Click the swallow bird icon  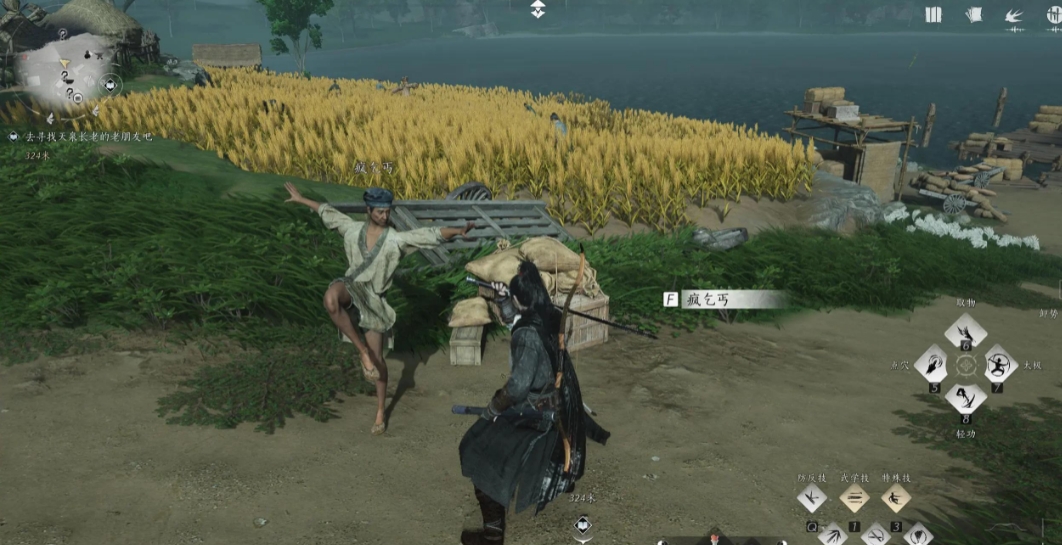pyautogui.click(x=1013, y=15)
